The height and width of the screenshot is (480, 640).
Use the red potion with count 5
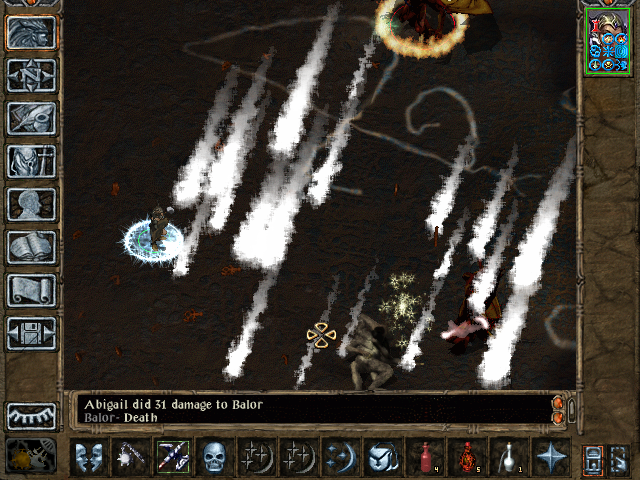[x=466, y=457]
